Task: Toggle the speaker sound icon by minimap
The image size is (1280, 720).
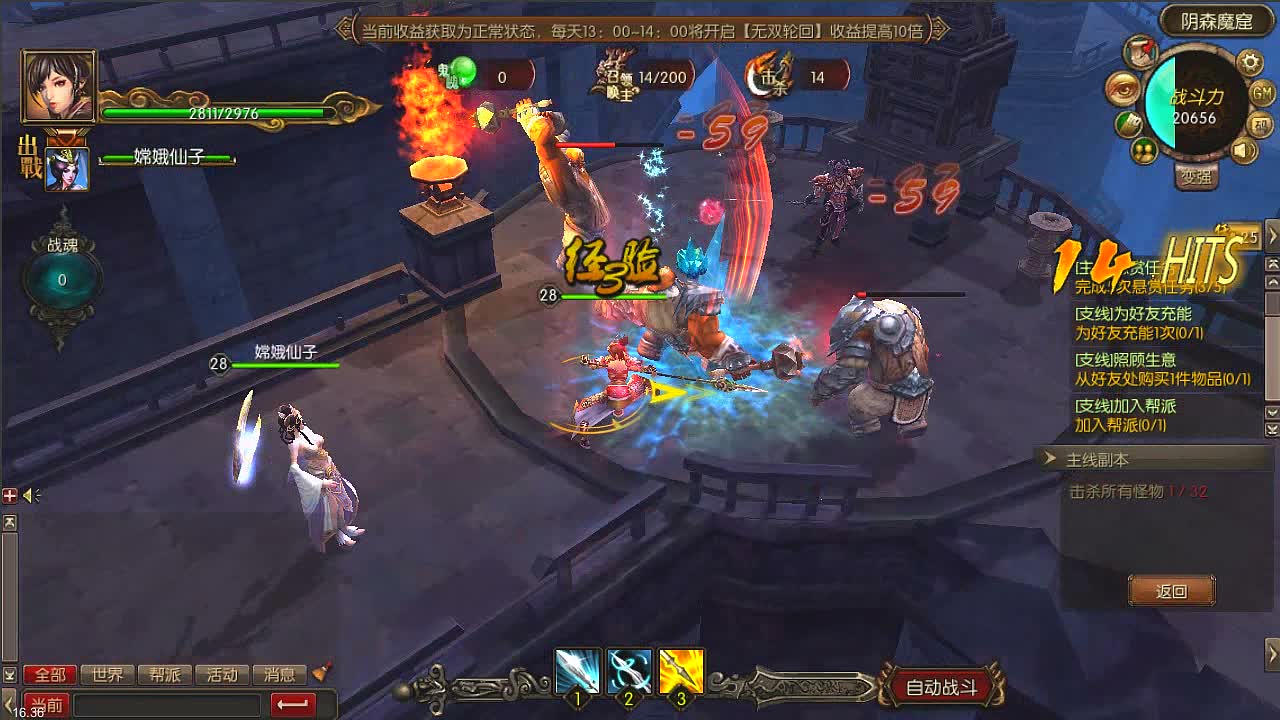Action: pyautogui.click(x=1244, y=151)
